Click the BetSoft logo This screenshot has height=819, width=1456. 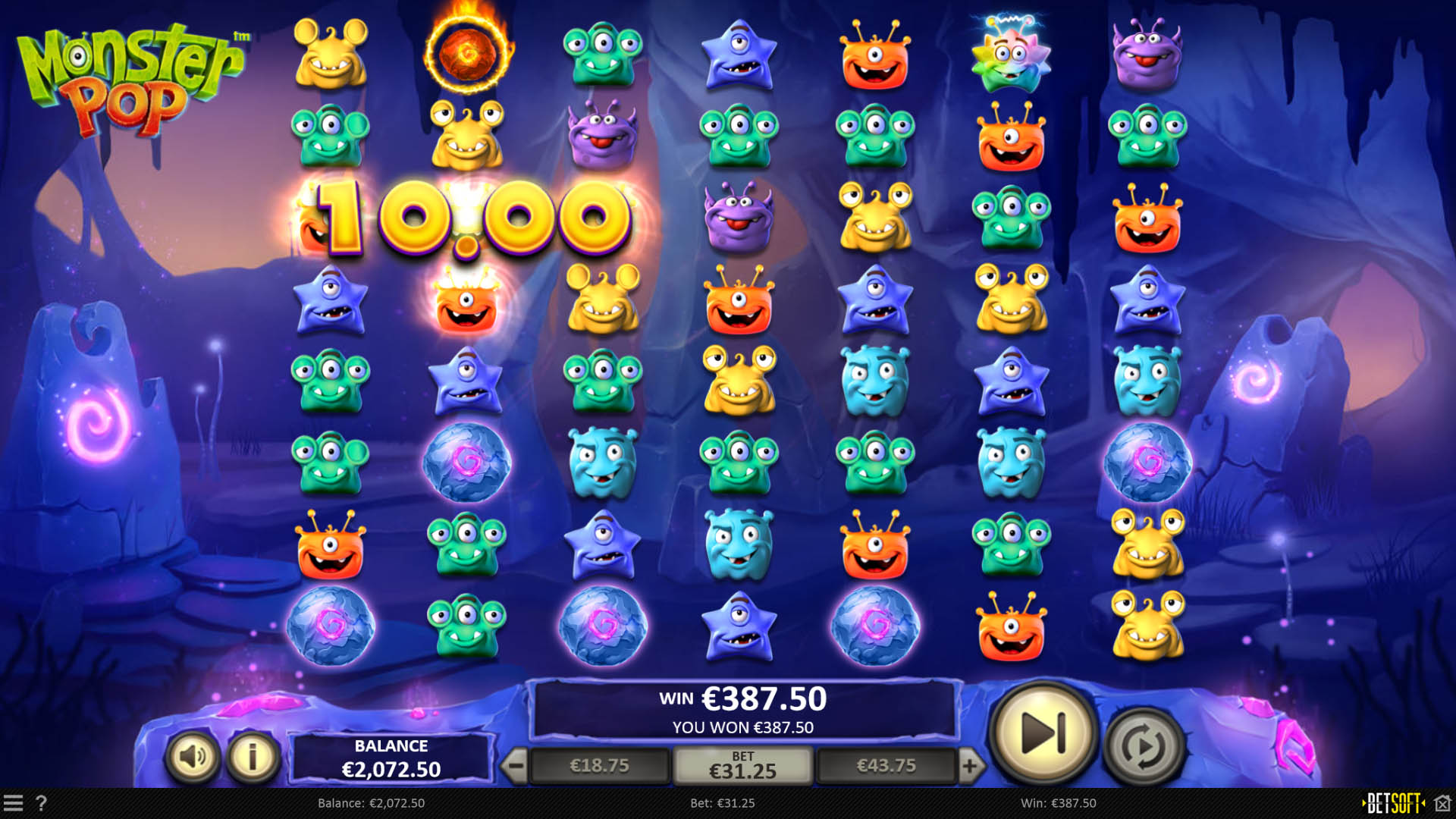(x=1392, y=804)
